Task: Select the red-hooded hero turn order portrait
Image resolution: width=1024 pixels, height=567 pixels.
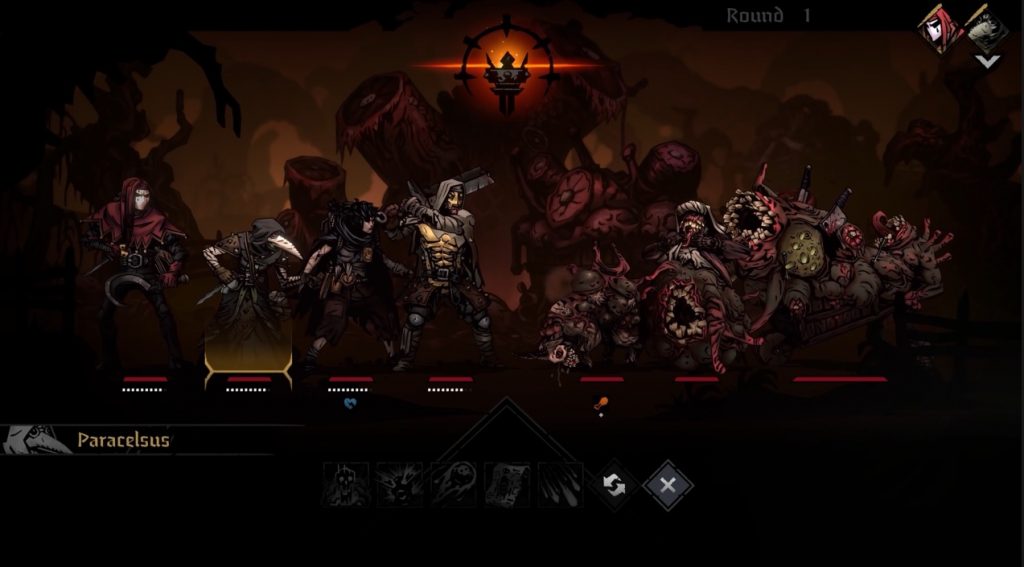Action: coord(940,29)
